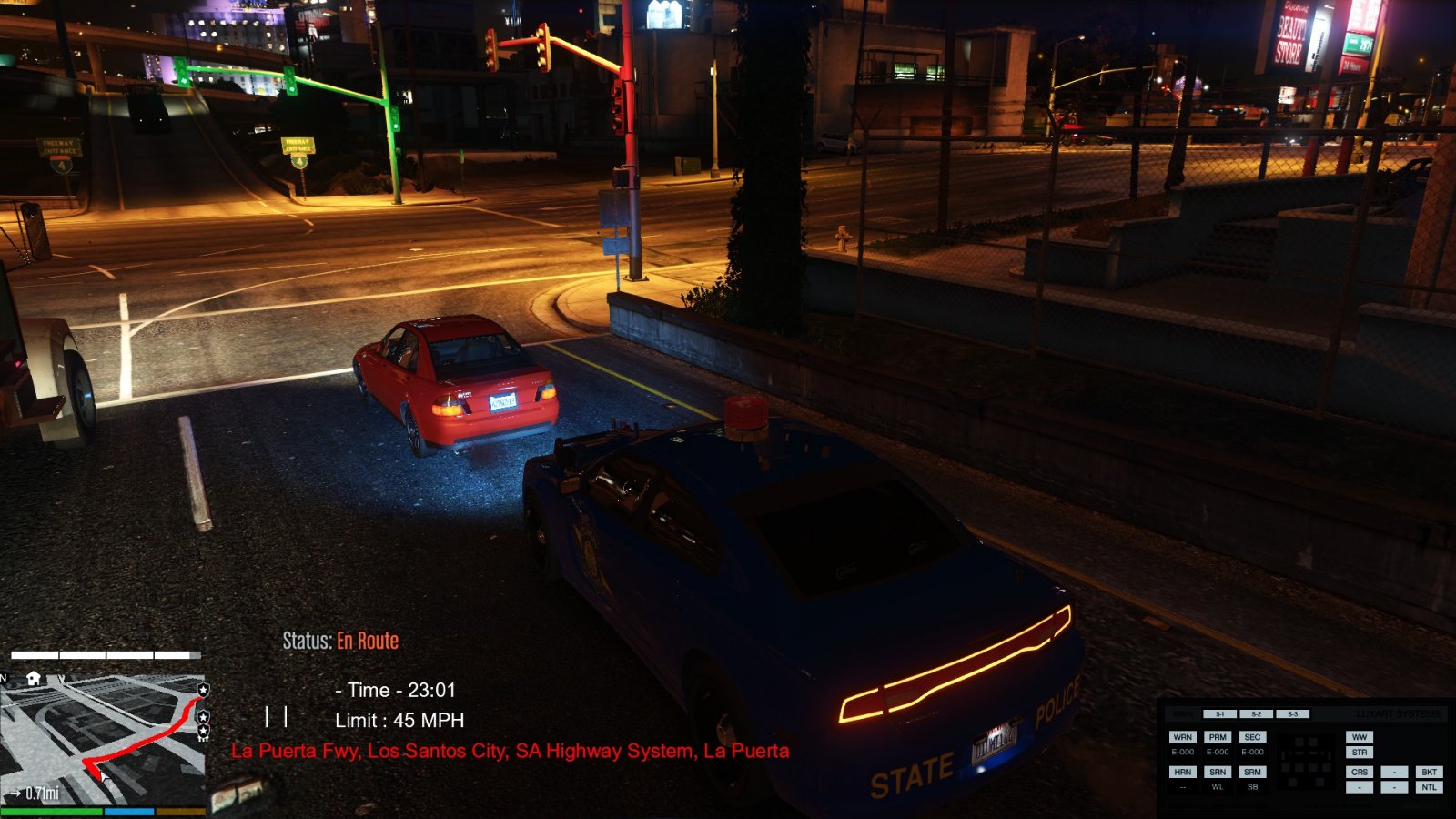Toggle the BKT button on the controller

[1429, 772]
